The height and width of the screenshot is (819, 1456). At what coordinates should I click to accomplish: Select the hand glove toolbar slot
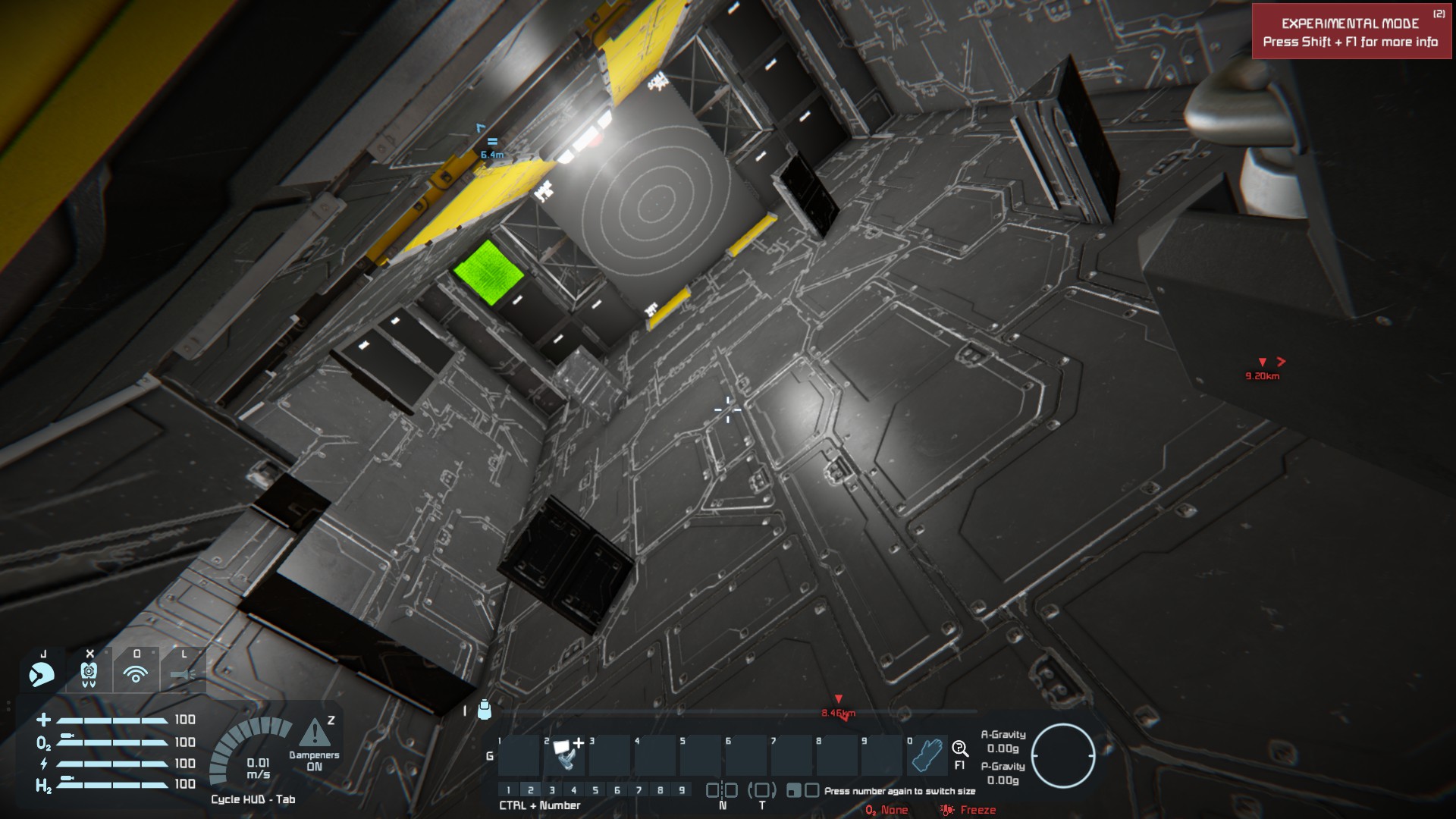pyautogui.click(x=927, y=755)
